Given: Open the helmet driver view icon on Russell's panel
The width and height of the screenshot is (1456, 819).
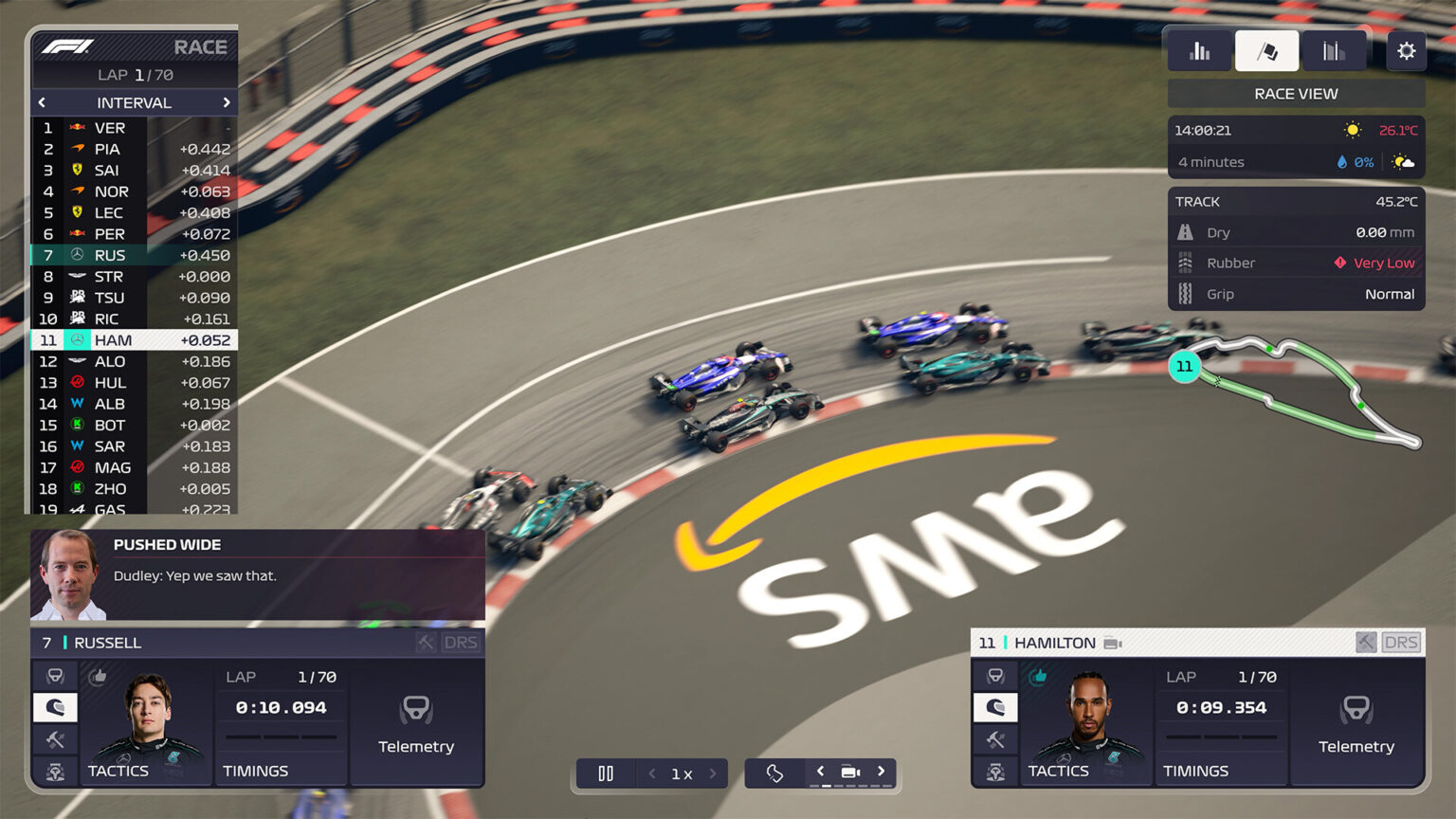Looking at the screenshot, I should tap(55, 707).
